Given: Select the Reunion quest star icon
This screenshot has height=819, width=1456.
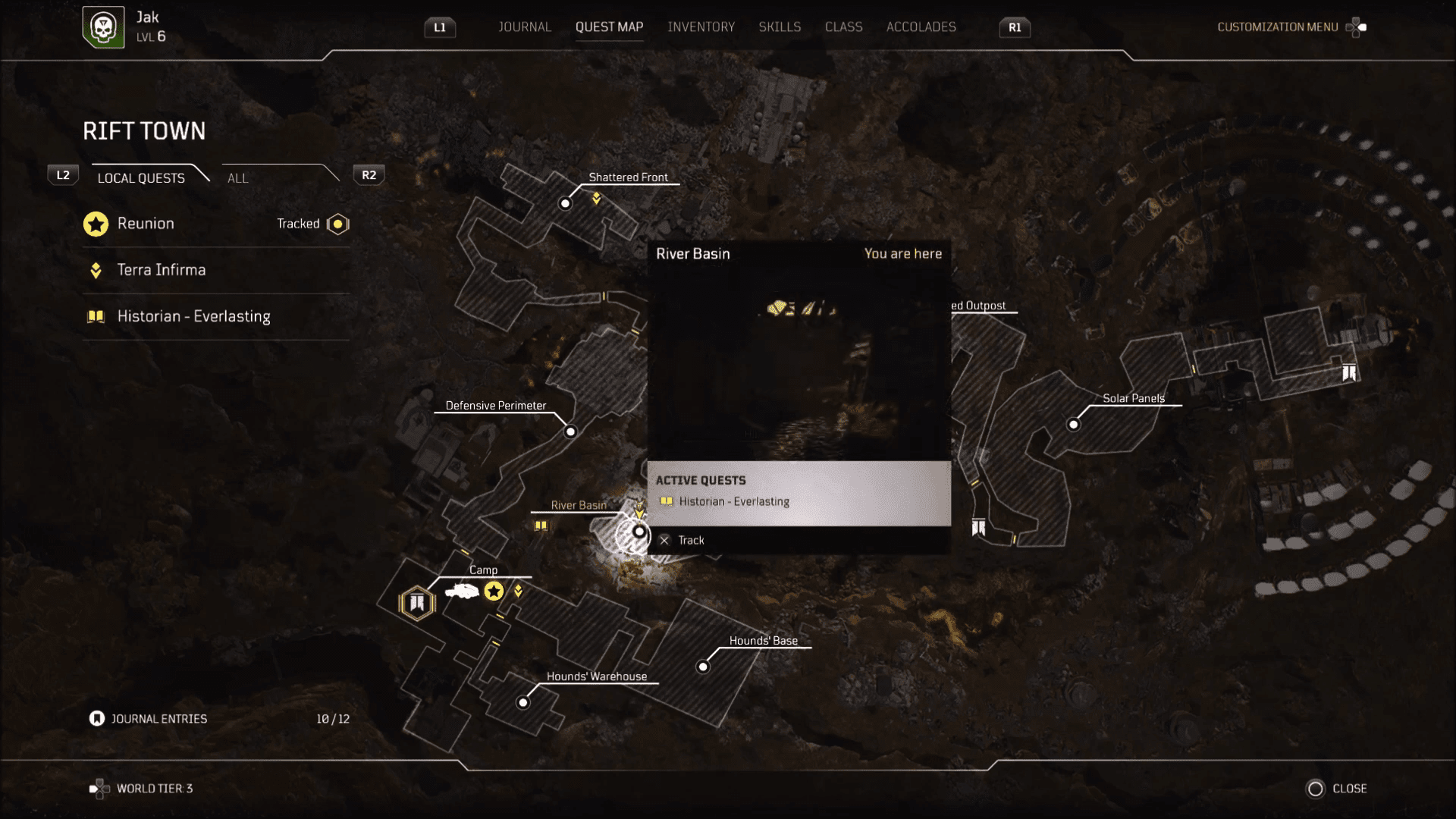Looking at the screenshot, I should pyautogui.click(x=96, y=224).
